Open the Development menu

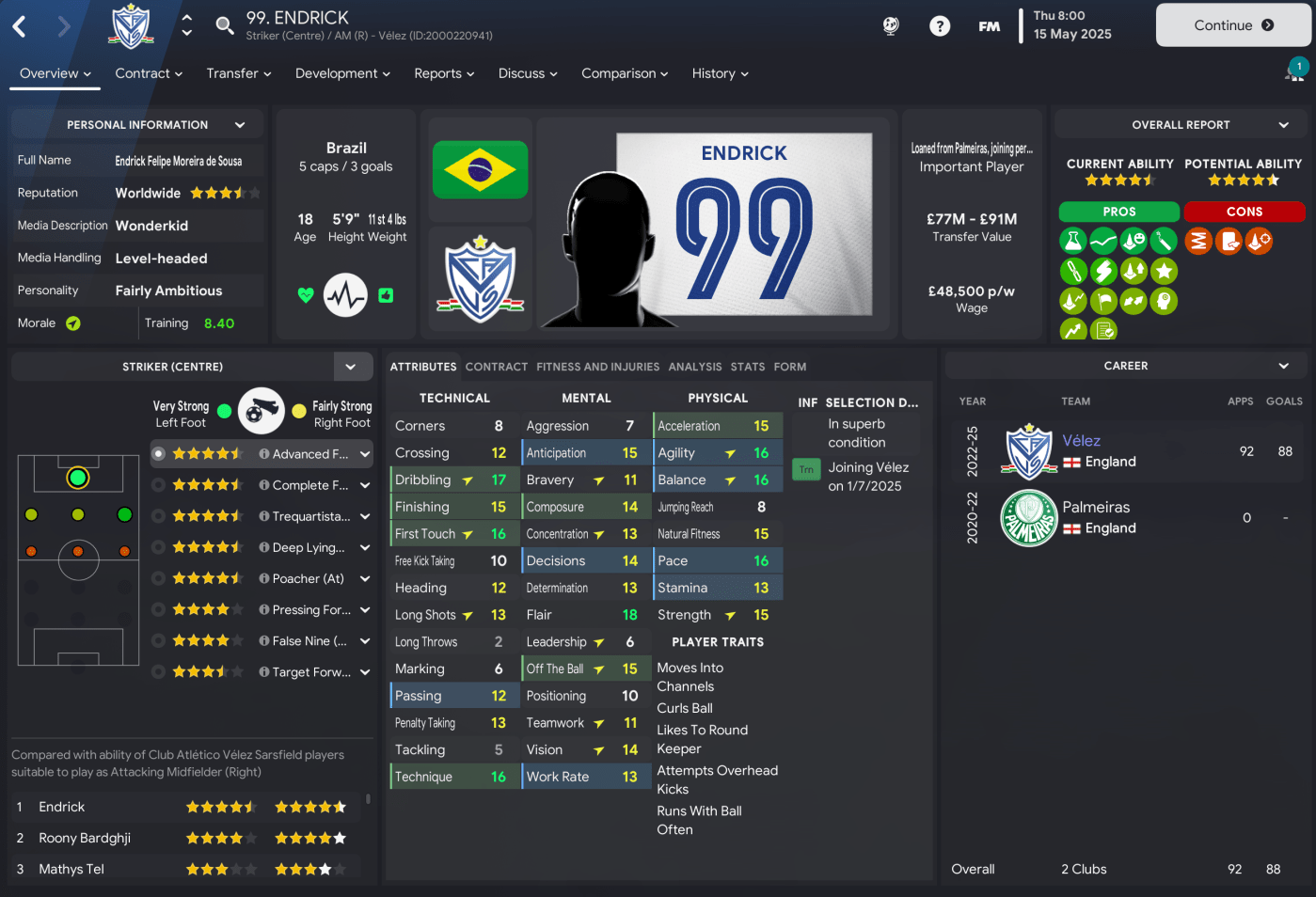(x=342, y=73)
